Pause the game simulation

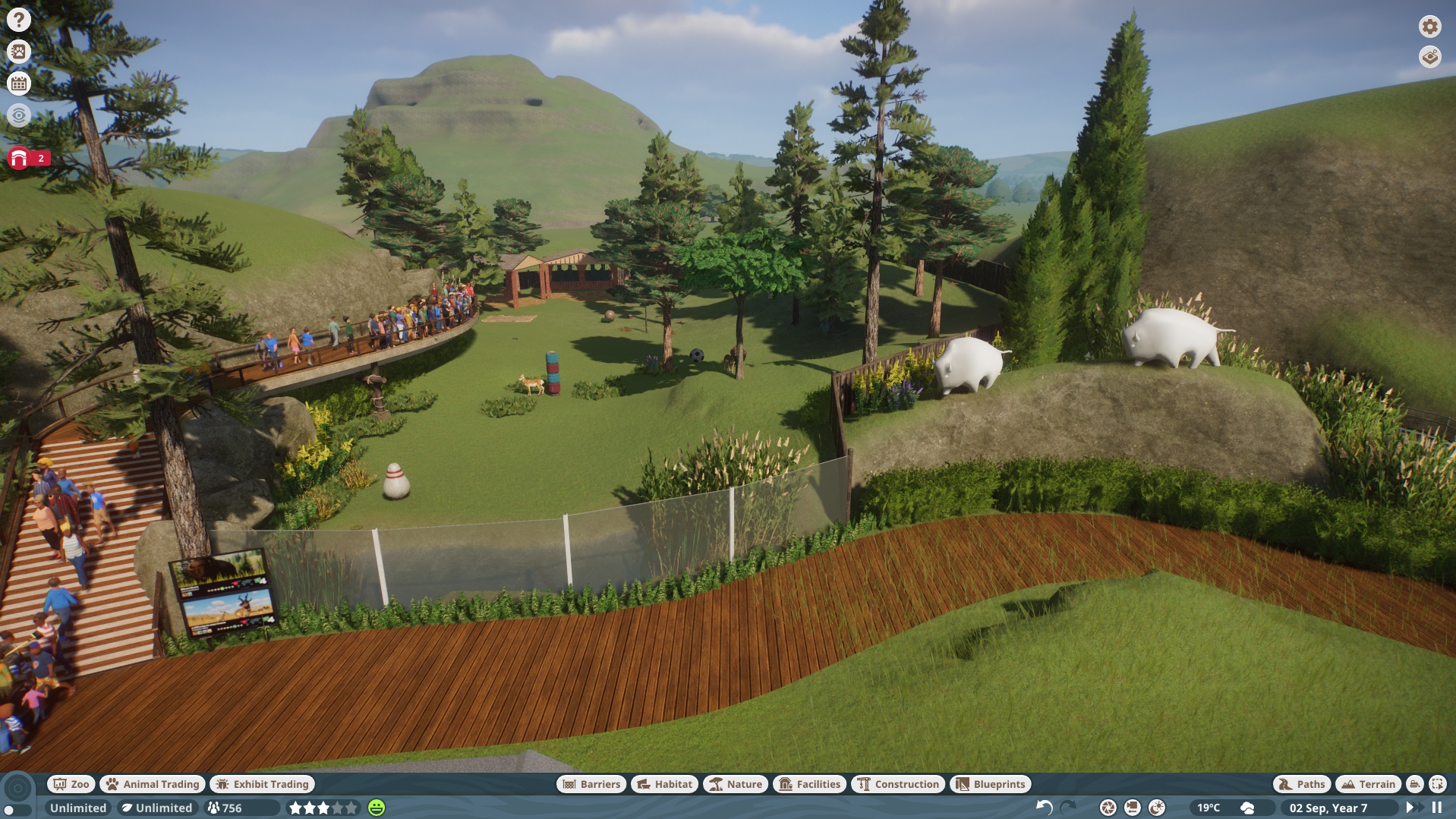coord(1437,808)
